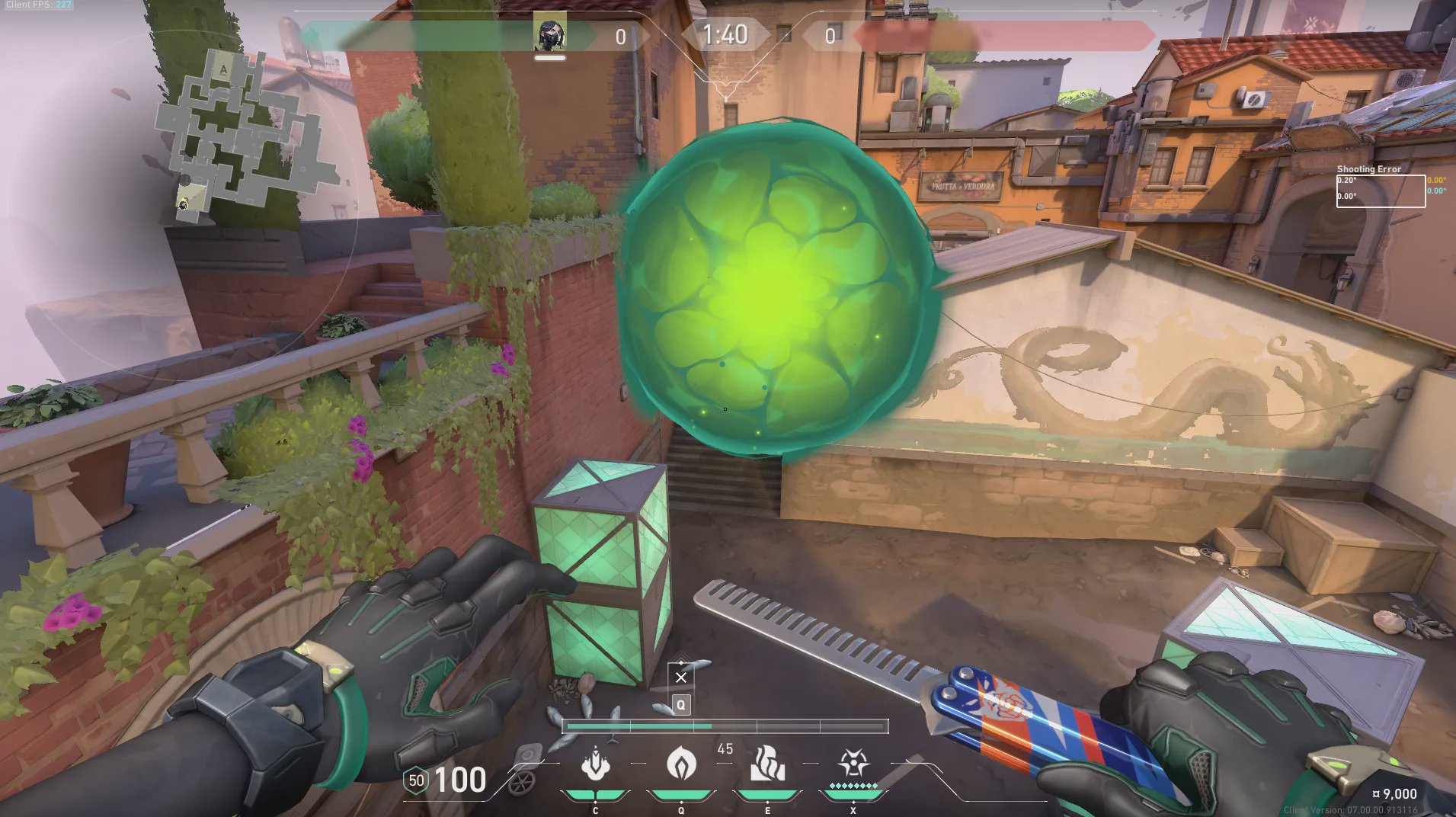1456x817 pixels.
Task: Select the Poison Cloud ability icon
Action: pyautogui.click(x=680, y=764)
